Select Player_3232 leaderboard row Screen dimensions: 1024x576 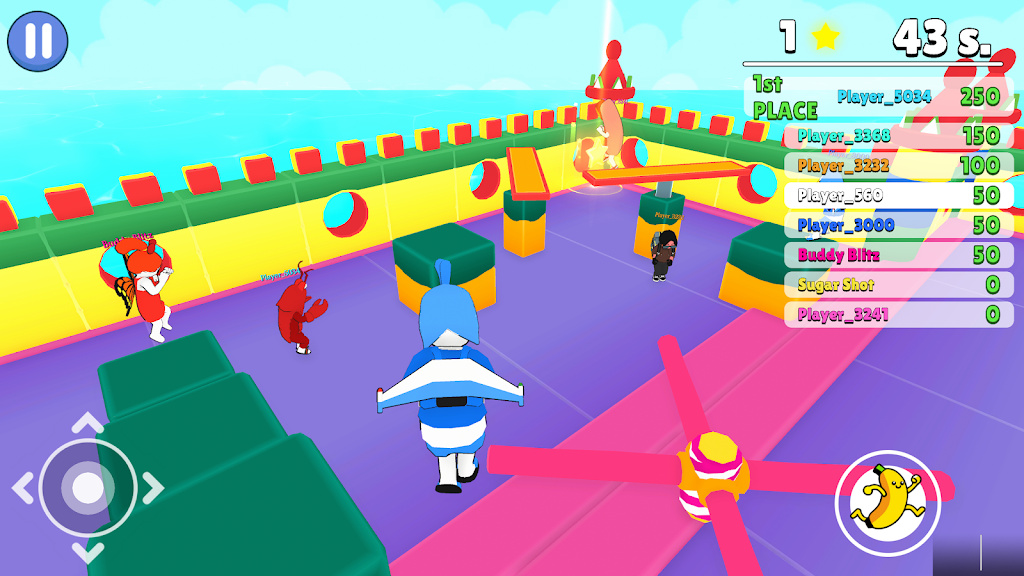pyautogui.click(x=897, y=165)
